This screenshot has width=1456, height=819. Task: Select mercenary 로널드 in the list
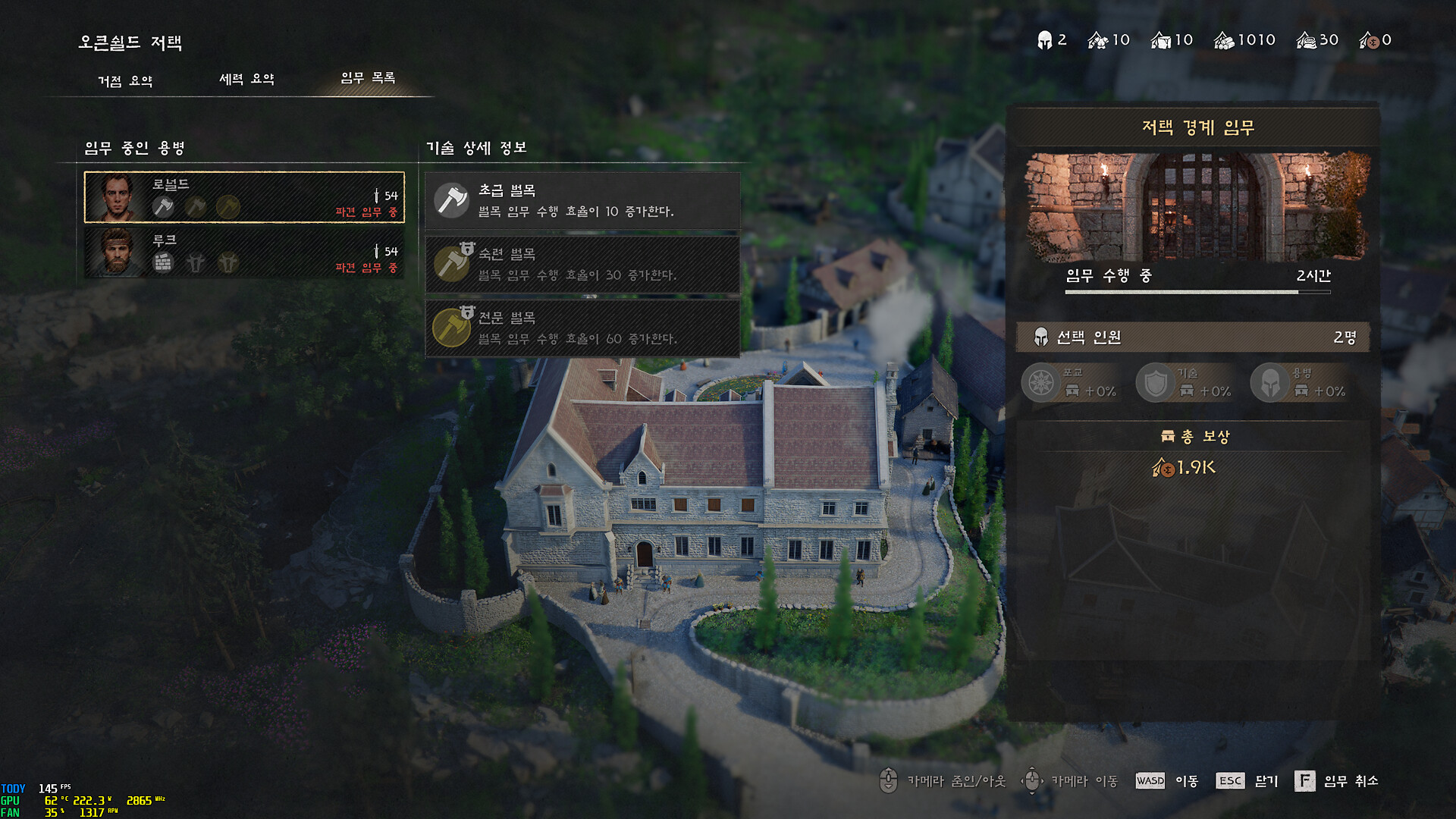[x=244, y=197]
